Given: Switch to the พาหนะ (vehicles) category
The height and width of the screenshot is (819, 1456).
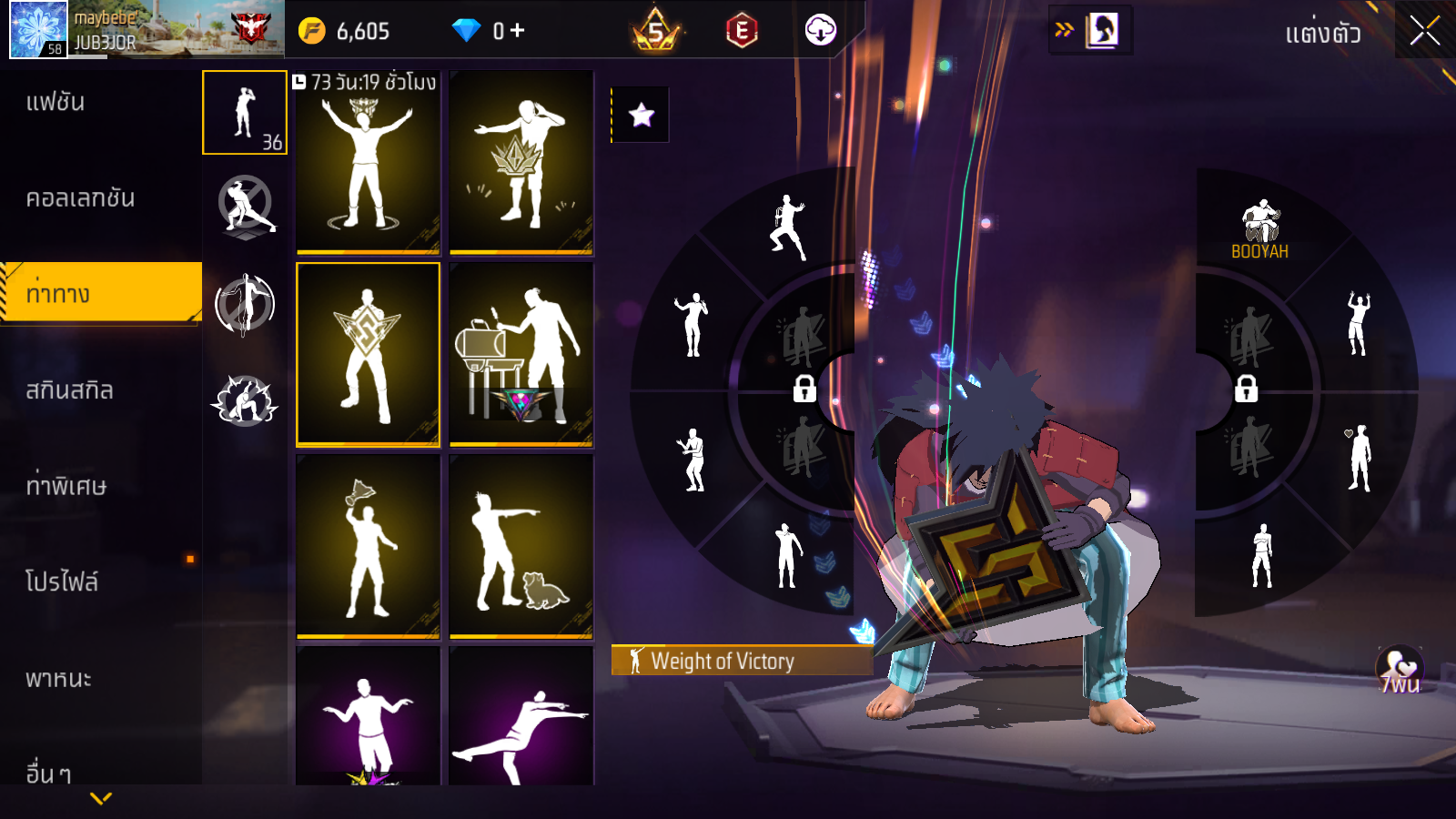Looking at the screenshot, I should 58,679.
